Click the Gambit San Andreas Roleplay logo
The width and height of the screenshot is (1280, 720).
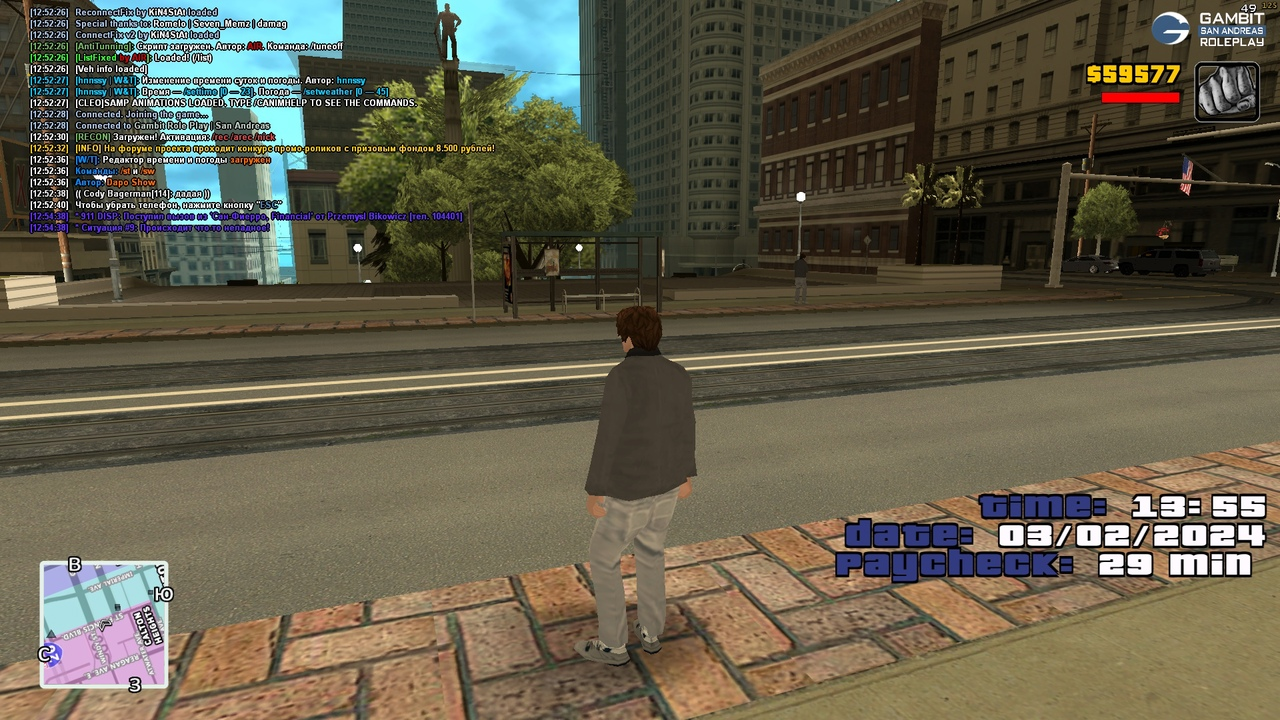point(1208,28)
